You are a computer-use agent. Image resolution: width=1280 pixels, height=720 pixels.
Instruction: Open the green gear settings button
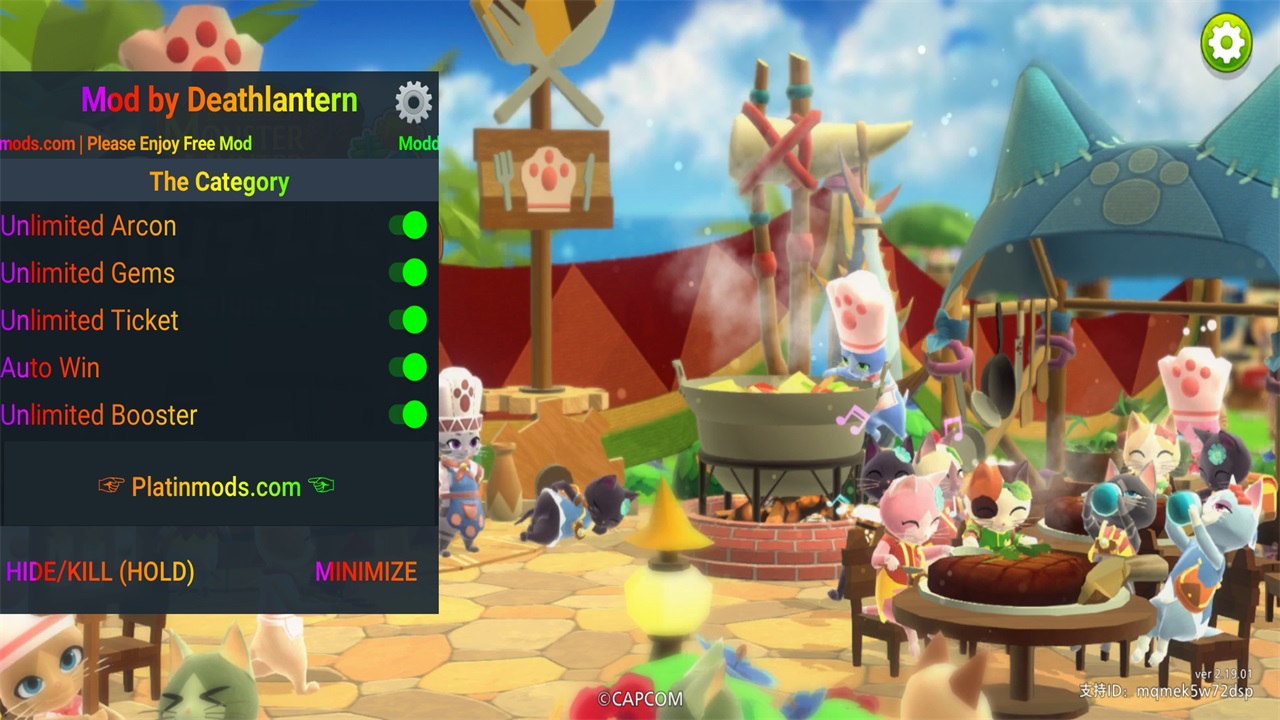(x=1226, y=42)
